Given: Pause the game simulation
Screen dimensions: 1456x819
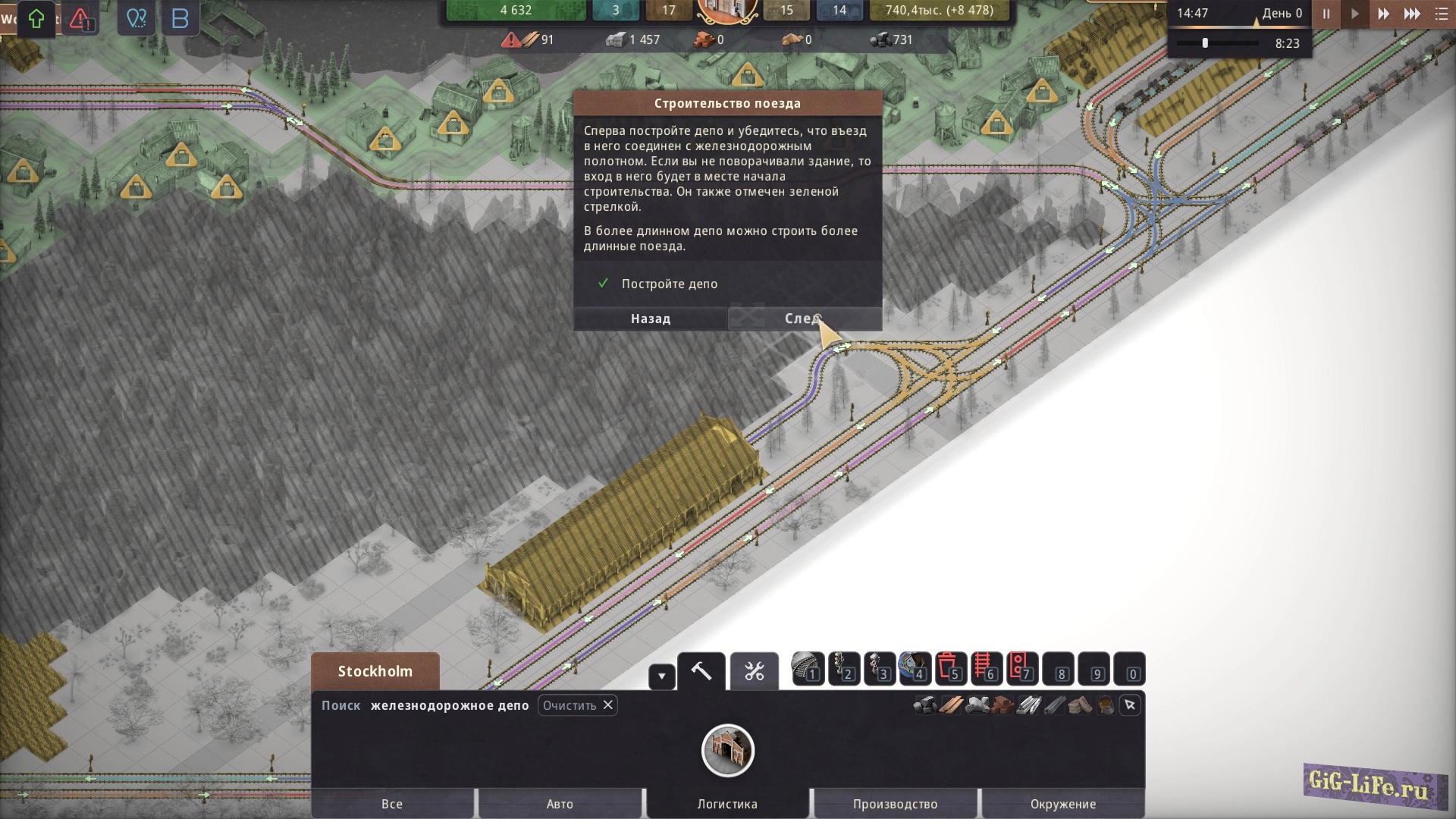Looking at the screenshot, I should (x=1326, y=14).
